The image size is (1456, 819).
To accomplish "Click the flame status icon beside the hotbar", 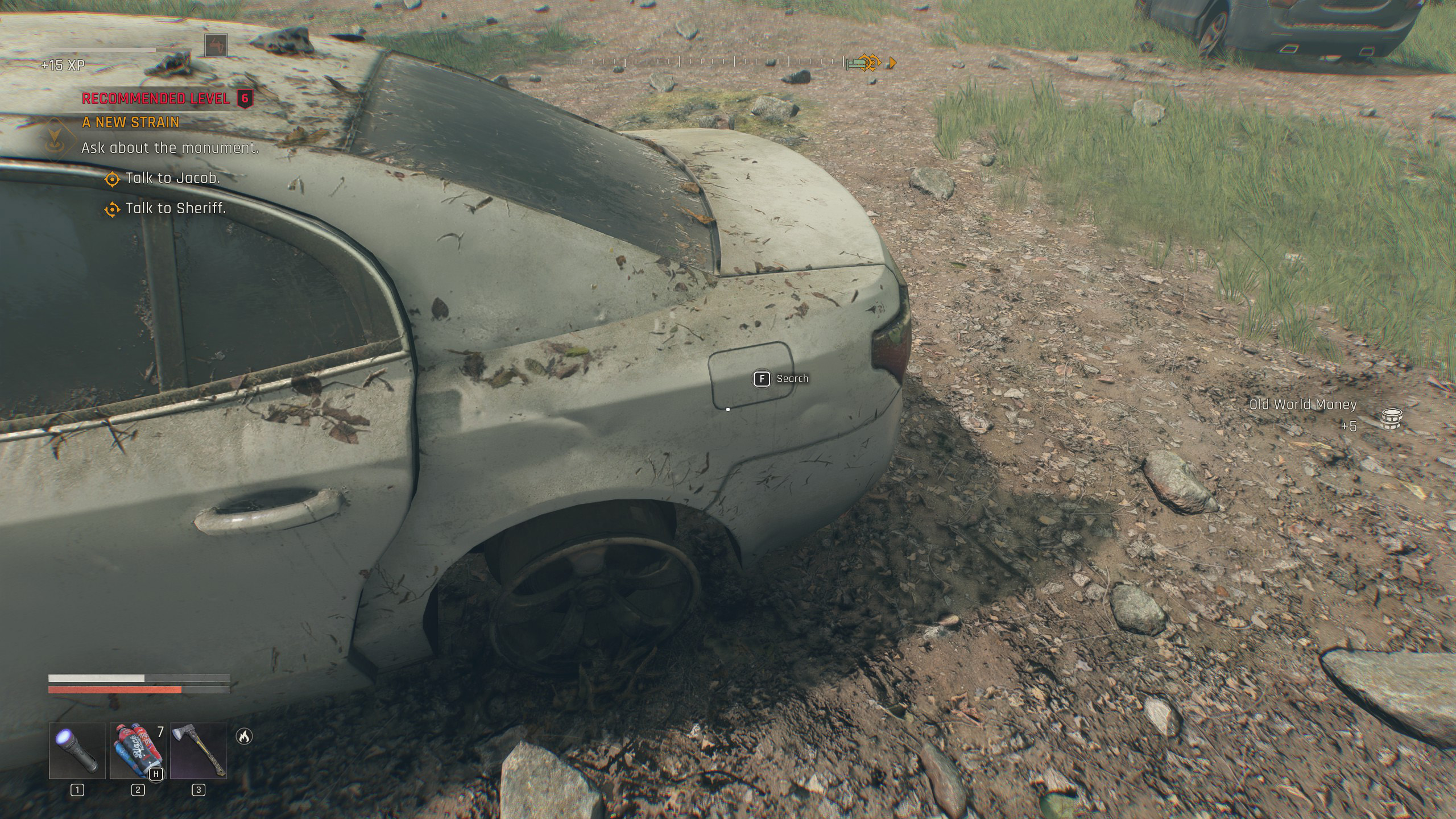I will coord(244,737).
